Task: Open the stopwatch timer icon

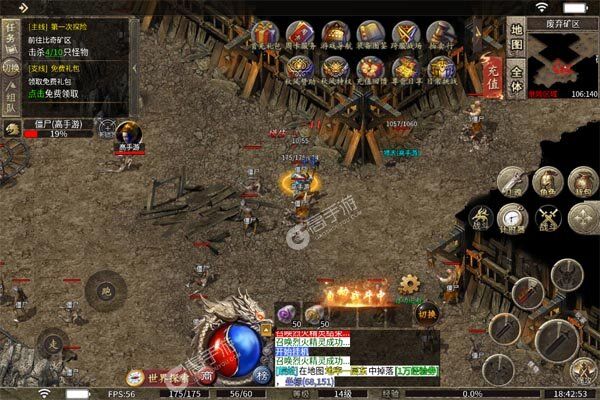Action: 514,215
